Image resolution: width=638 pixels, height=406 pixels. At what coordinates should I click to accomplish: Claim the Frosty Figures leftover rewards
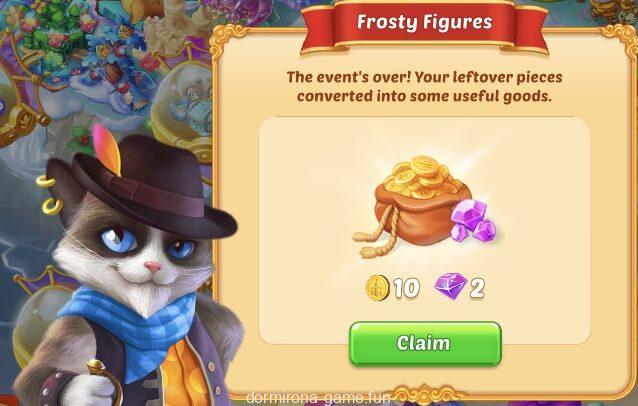pyautogui.click(x=424, y=343)
